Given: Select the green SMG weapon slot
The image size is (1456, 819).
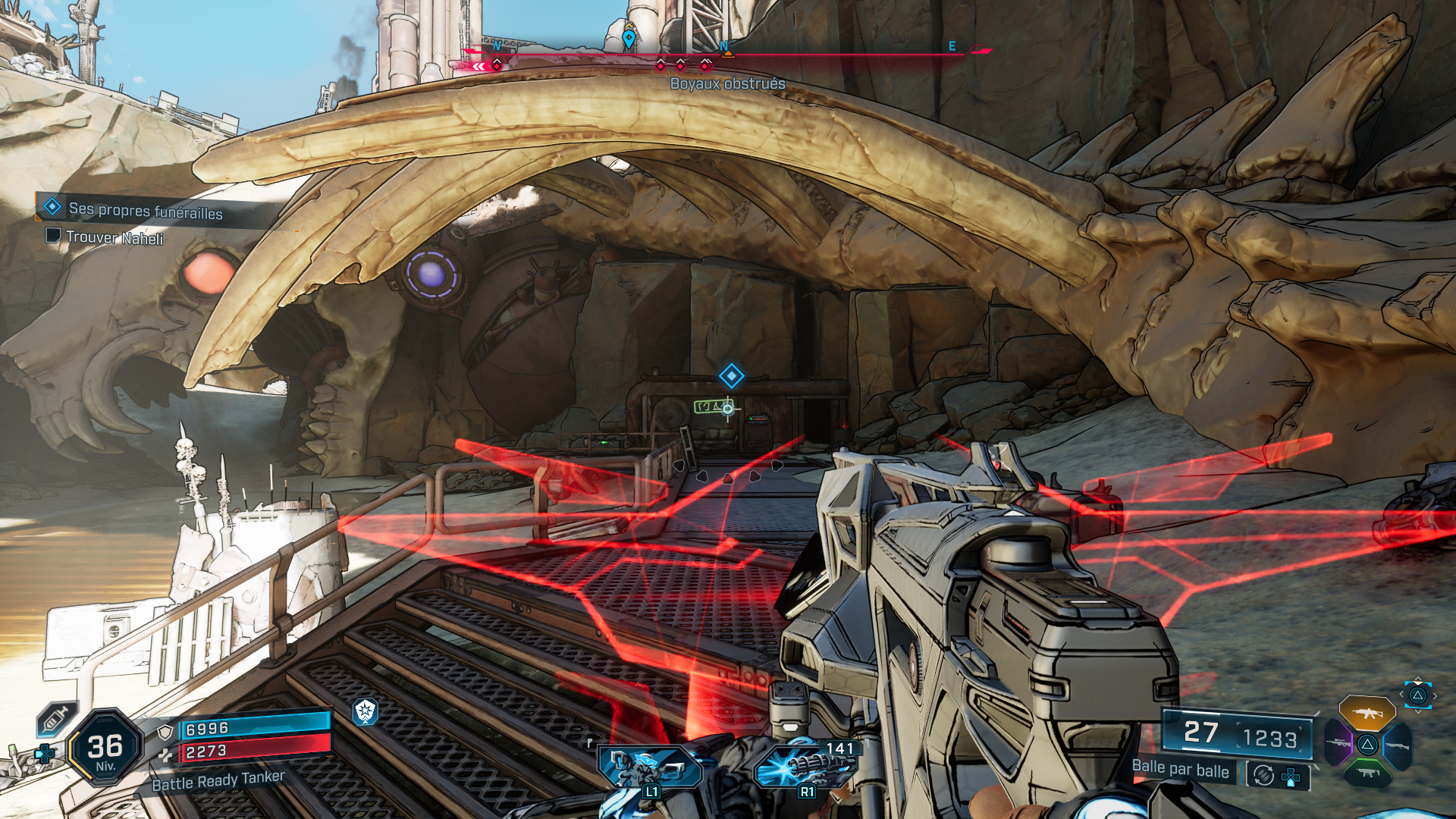Looking at the screenshot, I should point(1368,773).
